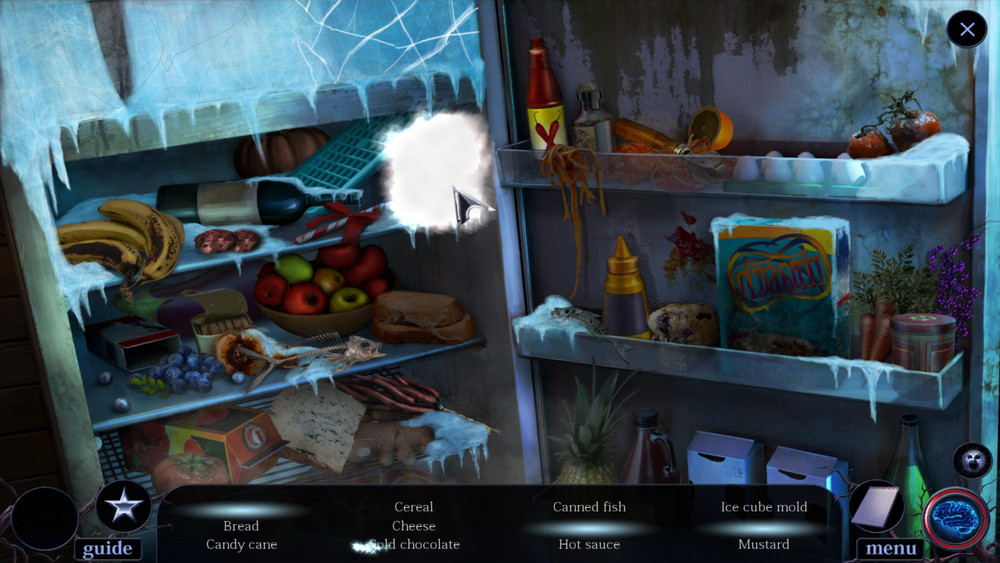Open the strategy guide

(108, 548)
